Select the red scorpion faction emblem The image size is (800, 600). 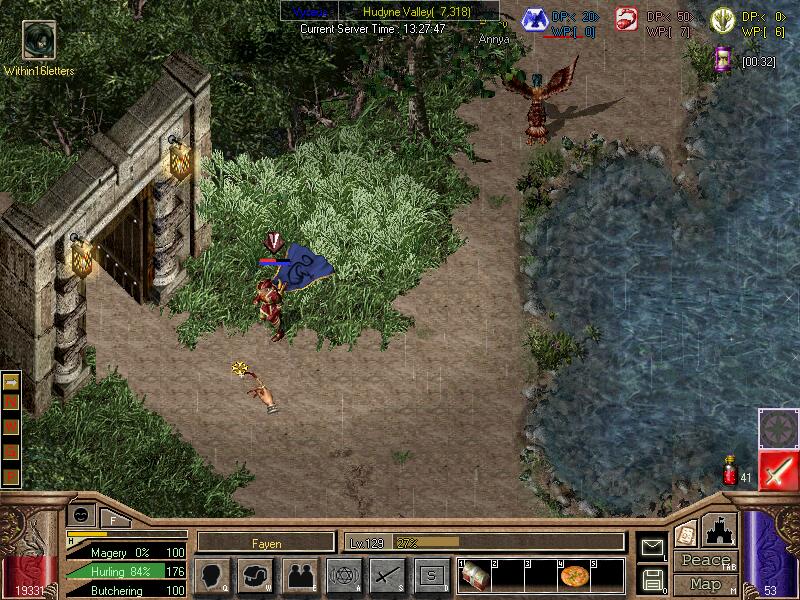point(627,18)
